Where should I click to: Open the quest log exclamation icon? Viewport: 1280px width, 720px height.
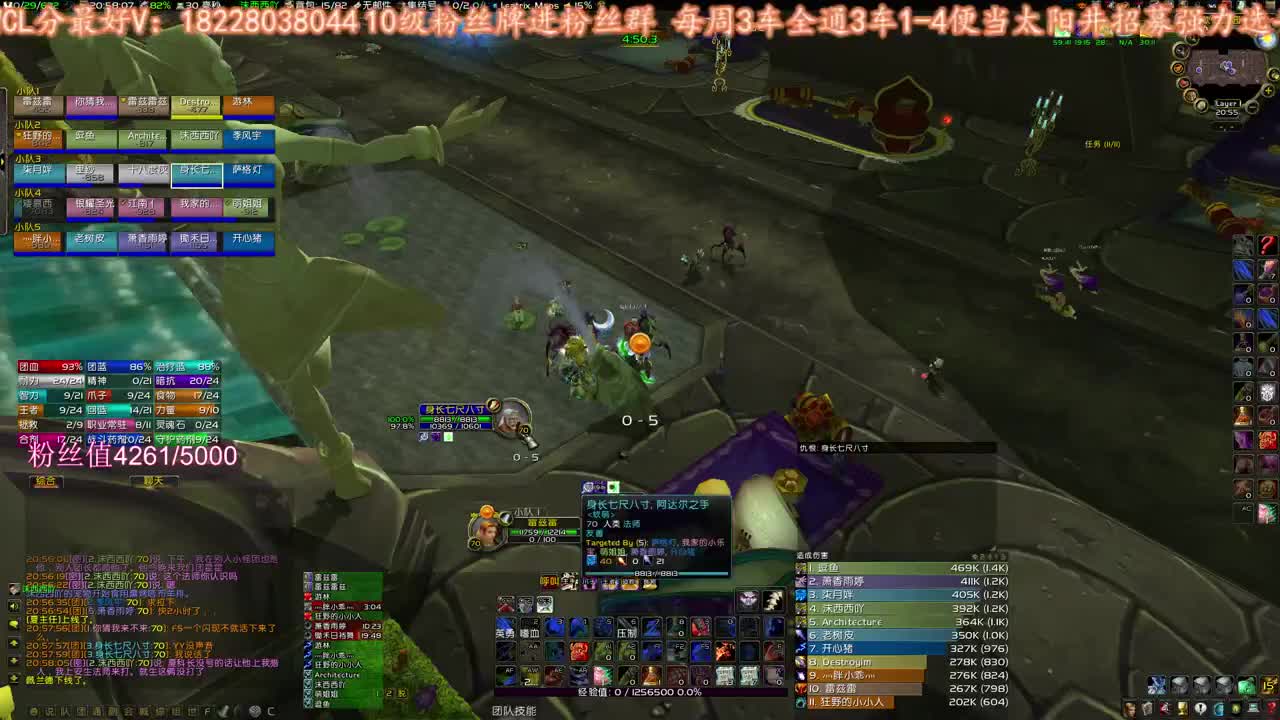(x=1200, y=708)
